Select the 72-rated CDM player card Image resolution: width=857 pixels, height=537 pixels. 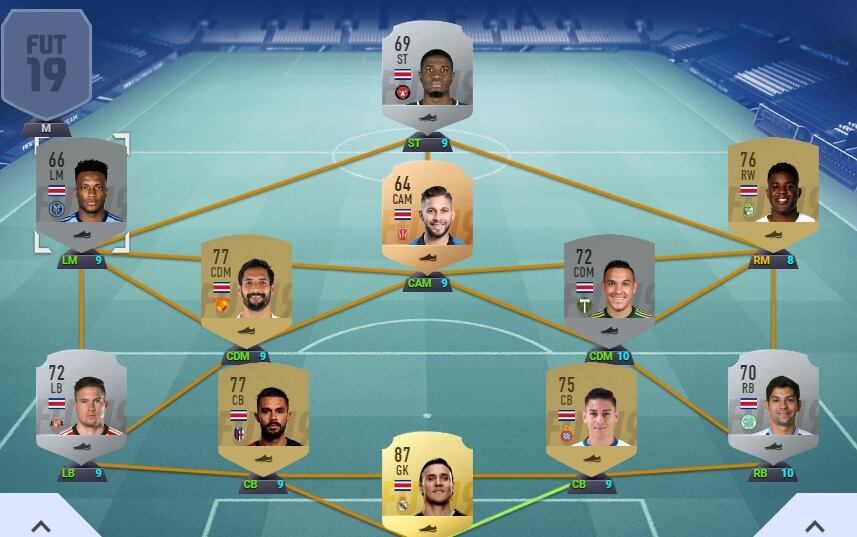tap(609, 290)
